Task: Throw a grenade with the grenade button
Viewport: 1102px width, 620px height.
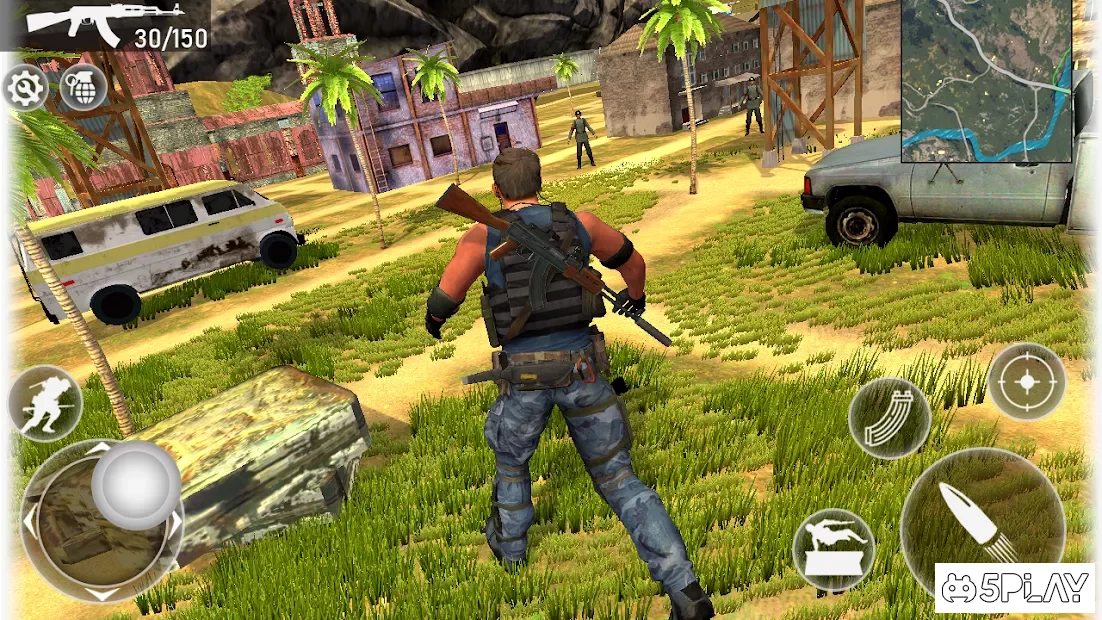Action: tap(83, 88)
